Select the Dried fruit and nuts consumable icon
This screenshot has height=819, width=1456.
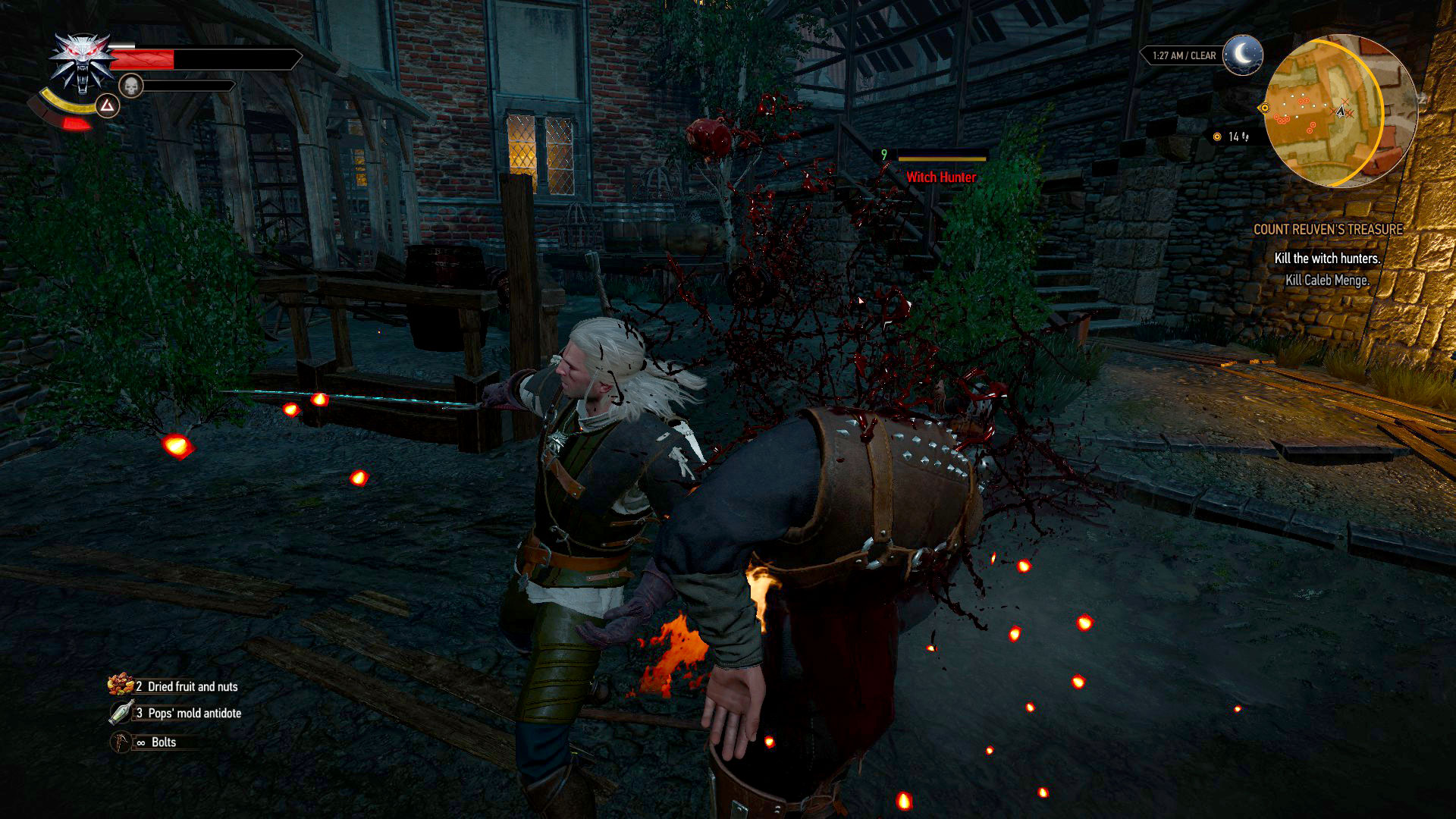(119, 686)
